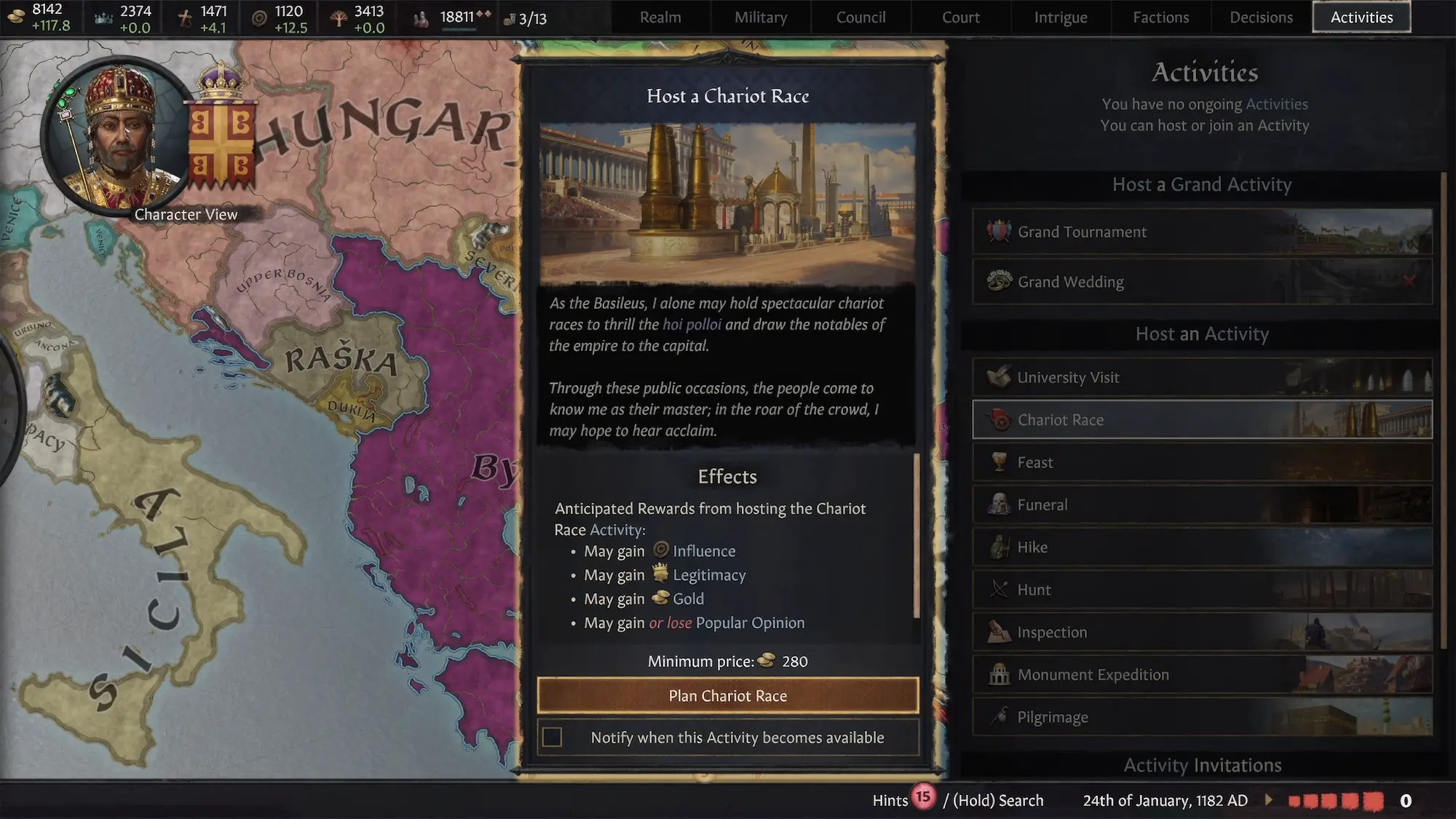
Task: Open the Realm menu
Action: [660, 17]
